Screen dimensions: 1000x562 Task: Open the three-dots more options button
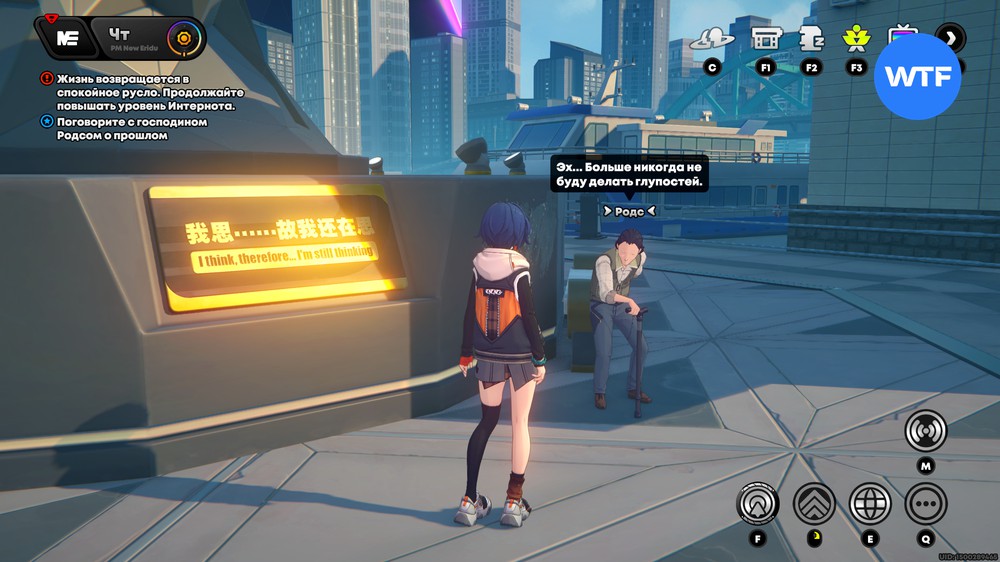coord(926,504)
